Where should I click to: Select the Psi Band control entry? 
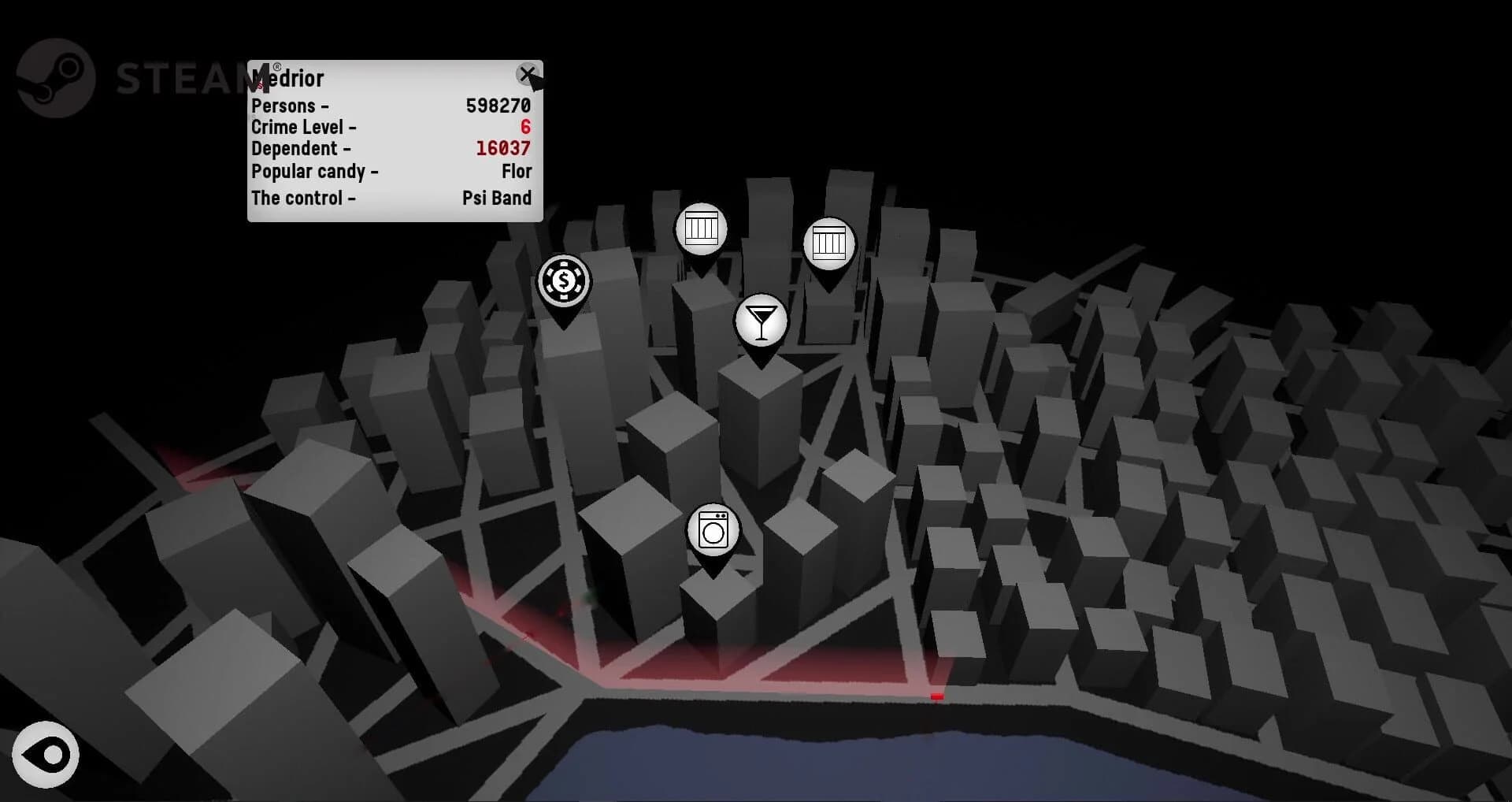pyautogui.click(x=497, y=199)
